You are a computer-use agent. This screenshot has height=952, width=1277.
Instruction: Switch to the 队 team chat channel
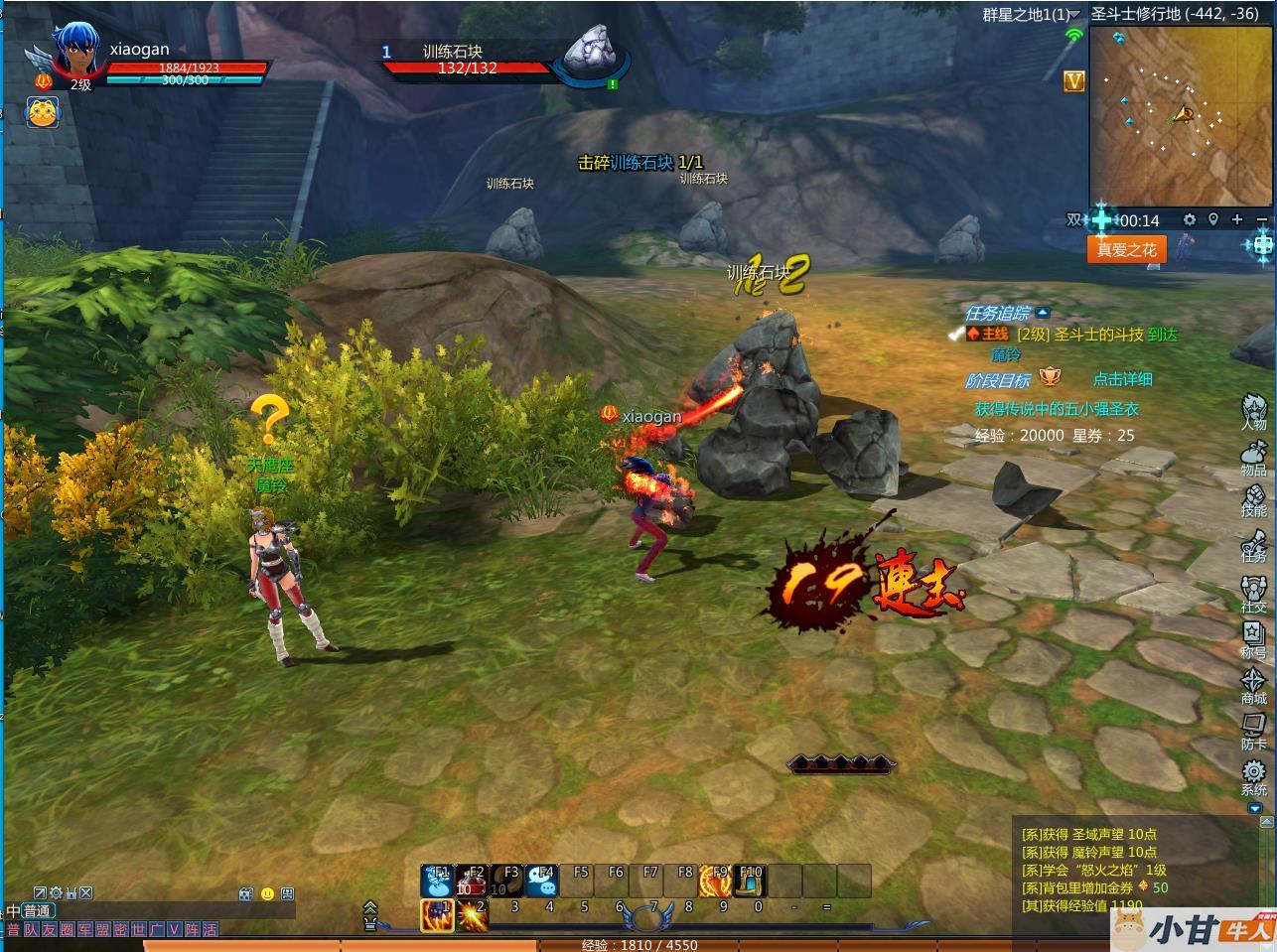click(31, 930)
